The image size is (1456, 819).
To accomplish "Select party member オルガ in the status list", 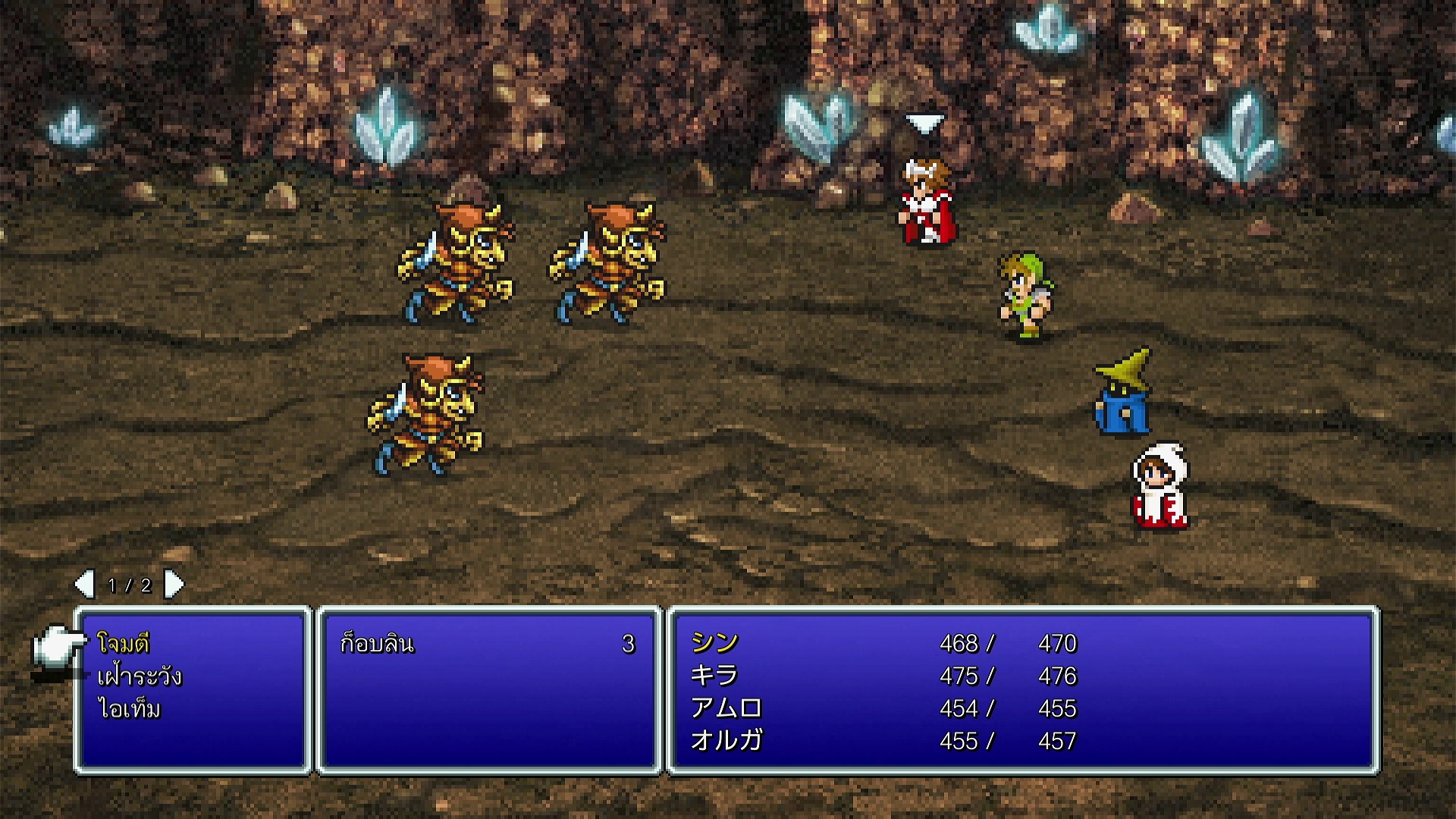I will point(726,741).
